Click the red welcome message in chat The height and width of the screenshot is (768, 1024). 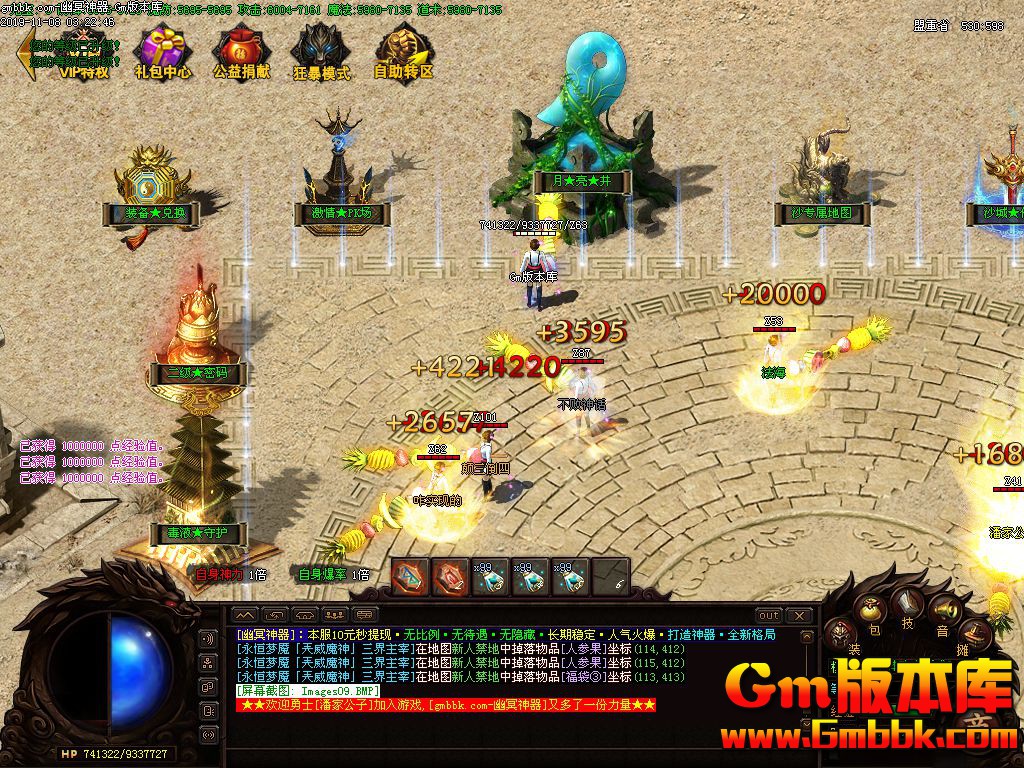tap(446, 705)
